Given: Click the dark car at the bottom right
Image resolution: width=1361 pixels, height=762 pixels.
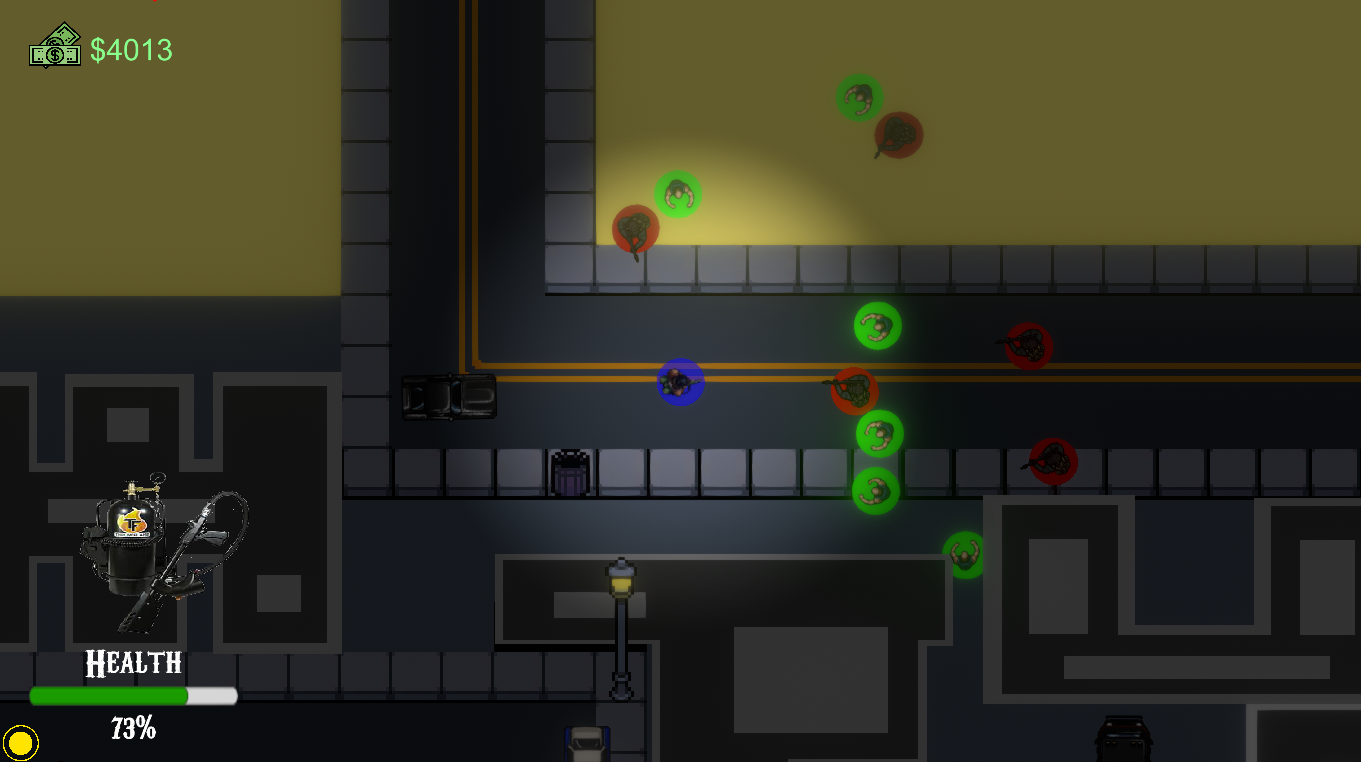Looking at the screenshot, I should (1122, 740).
